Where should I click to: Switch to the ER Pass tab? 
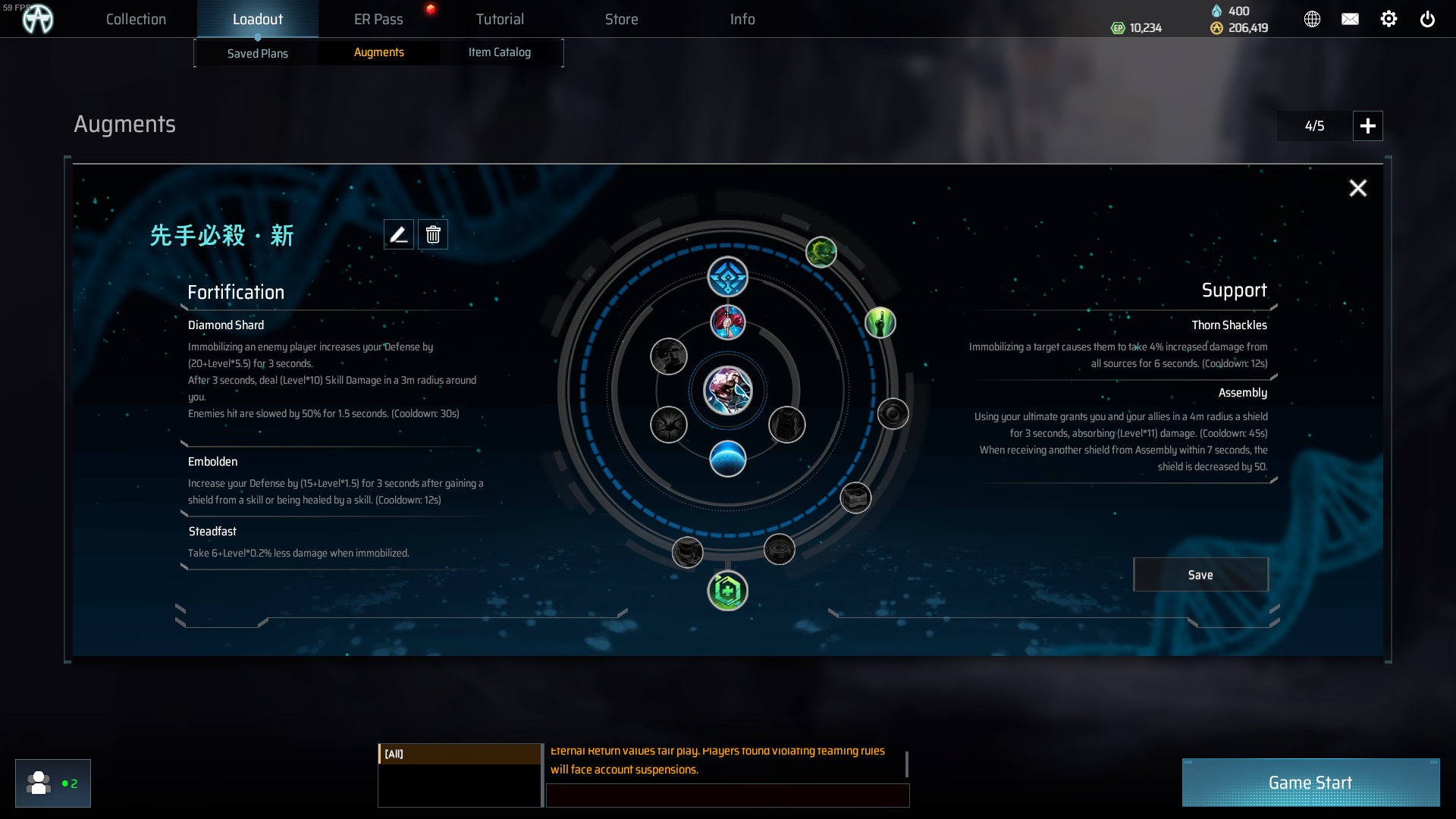(x=378, y=20)
